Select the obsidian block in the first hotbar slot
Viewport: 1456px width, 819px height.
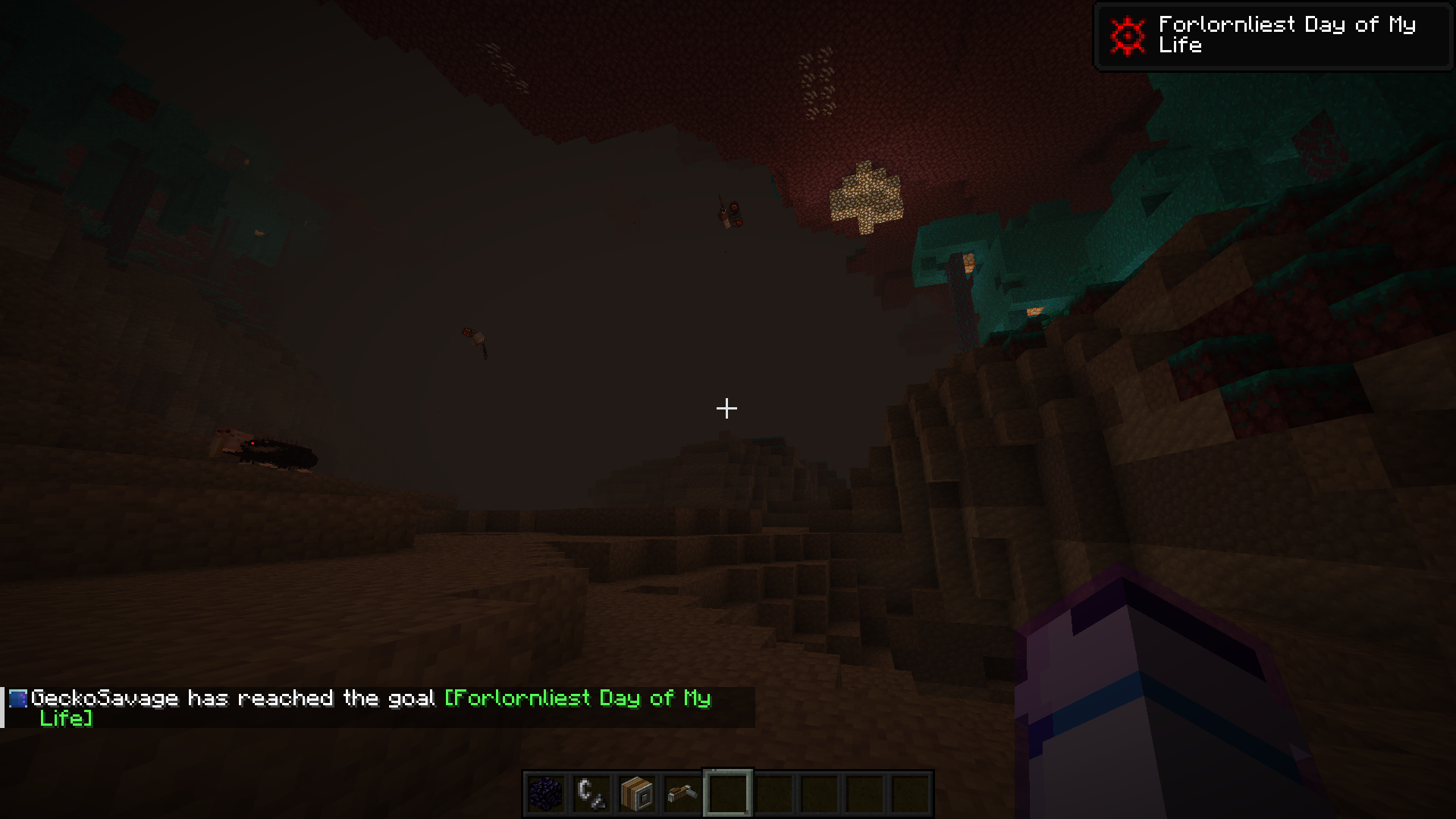(544, 791)
